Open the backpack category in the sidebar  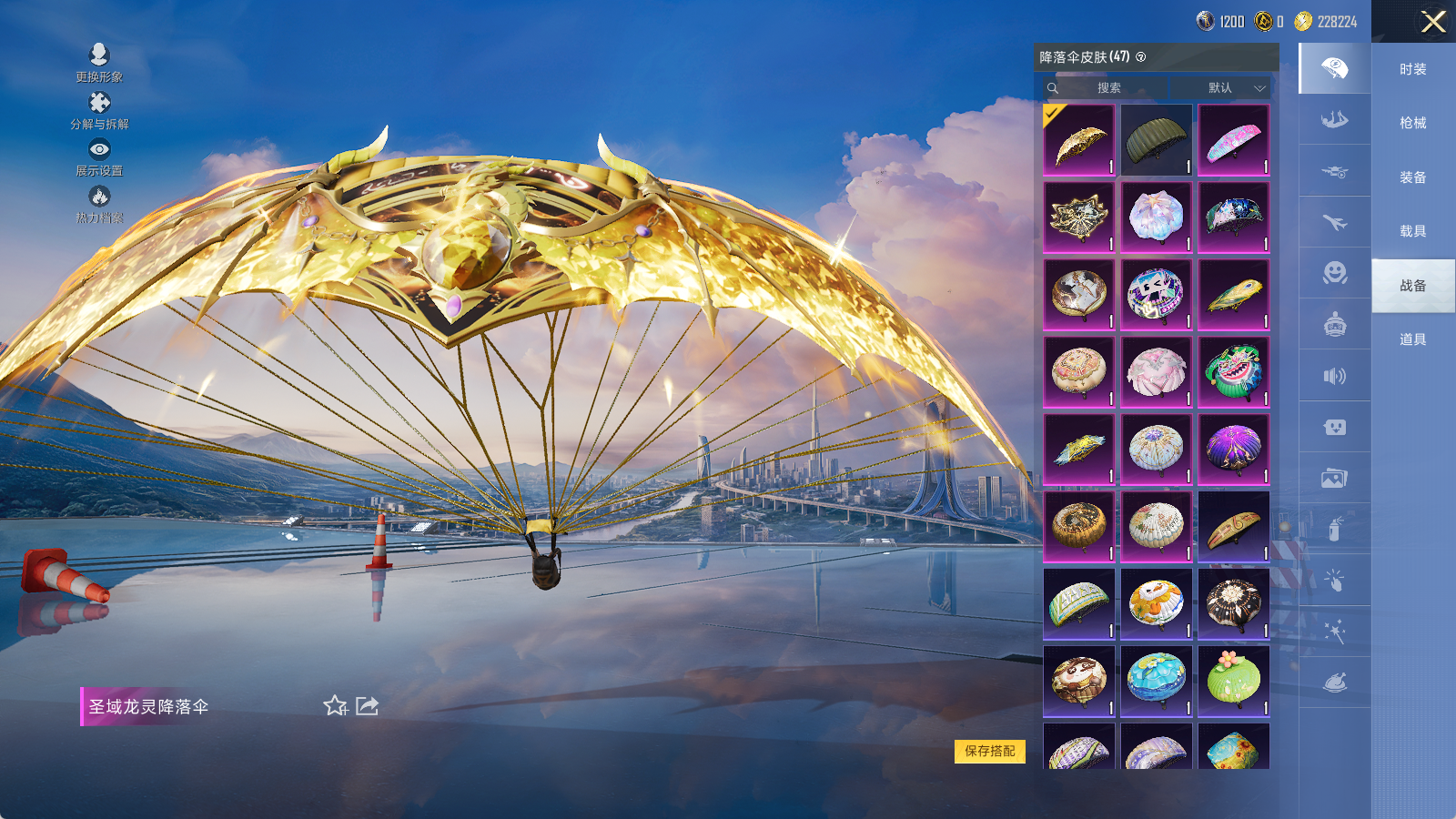1334,324
